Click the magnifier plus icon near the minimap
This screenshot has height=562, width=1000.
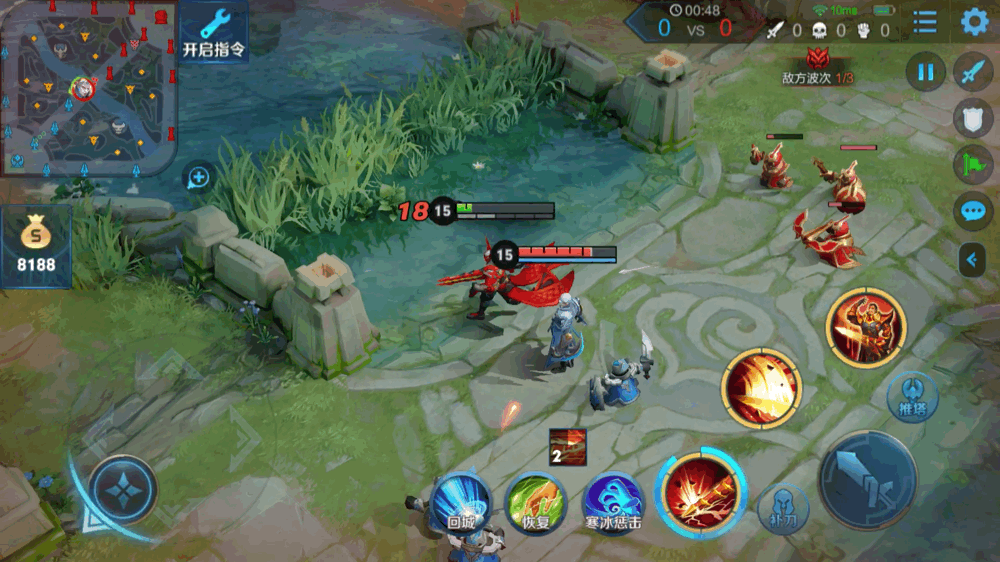pyautogui.click(x=198, y=178)
